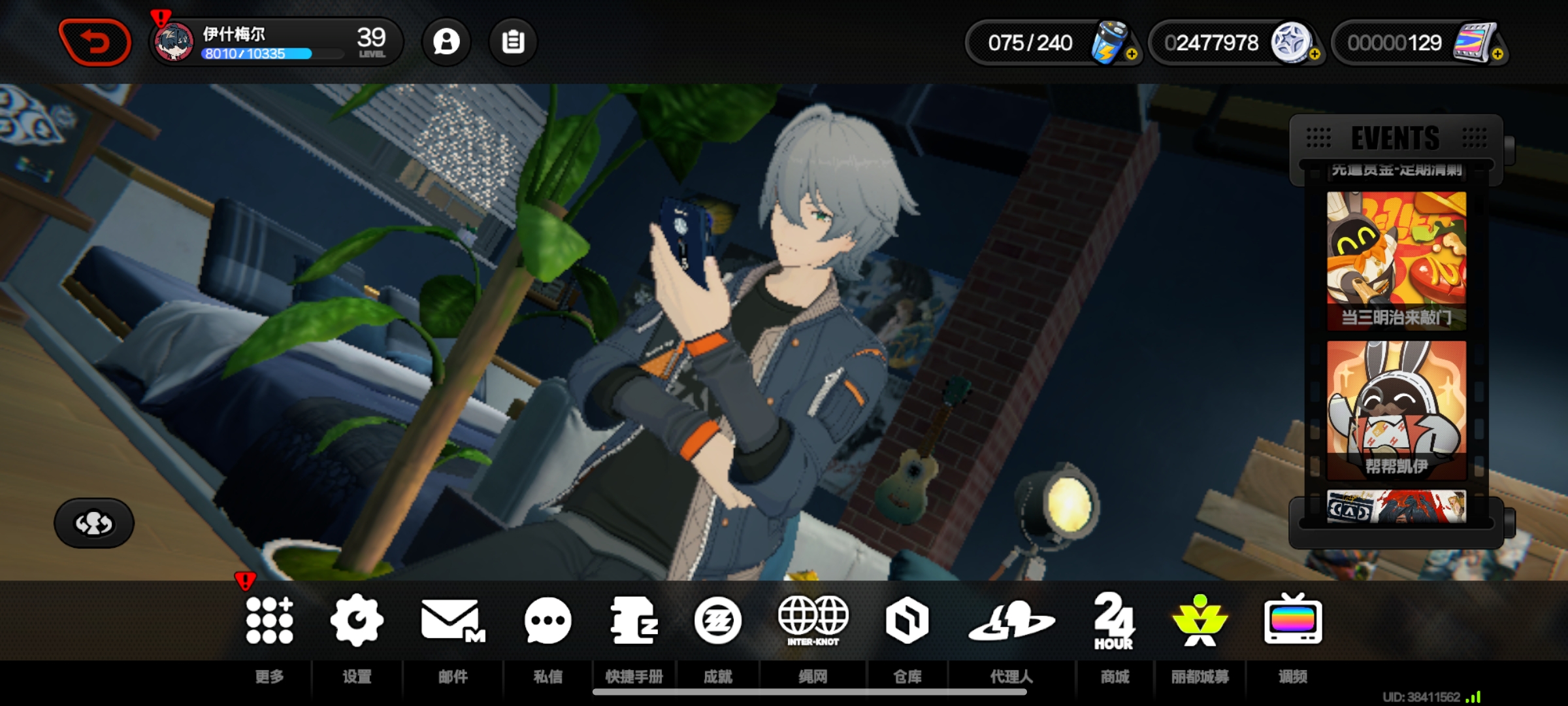View 成就 achievements
The height and width of the screenshot is (706, 1568).
[x=717, y=621]
